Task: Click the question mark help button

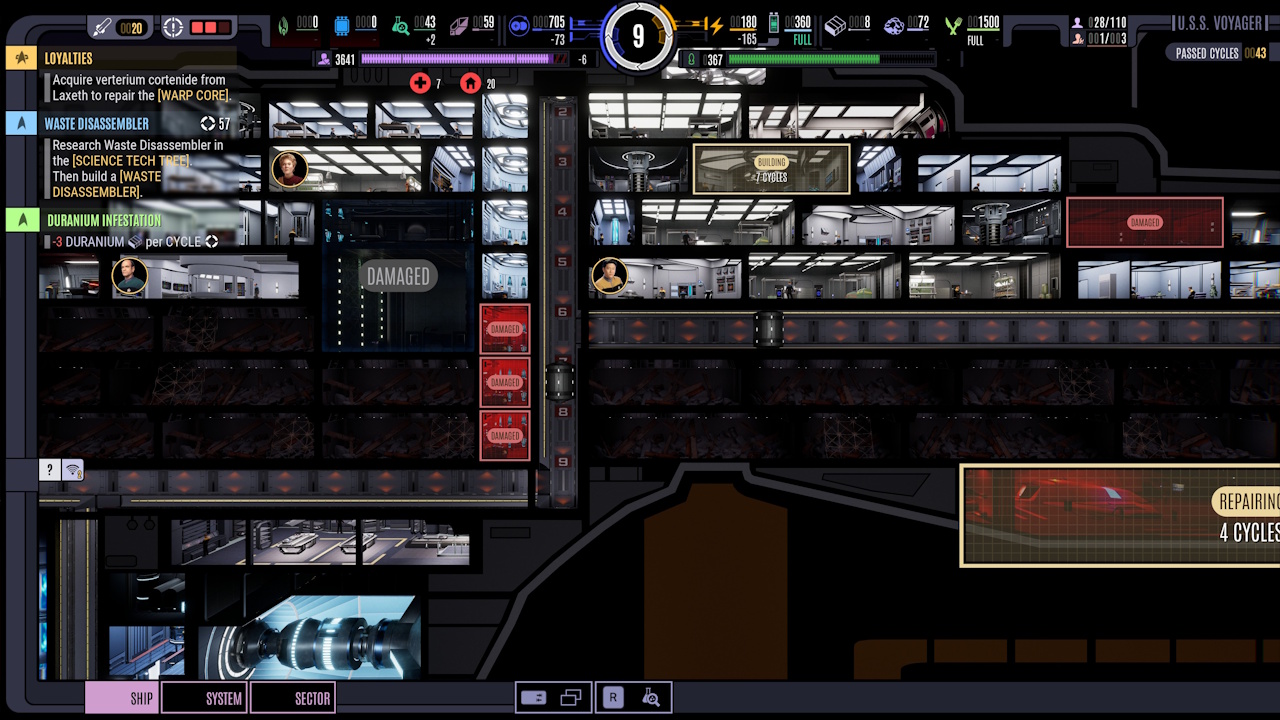Action: pyautogui.click(x=49, y=469)
